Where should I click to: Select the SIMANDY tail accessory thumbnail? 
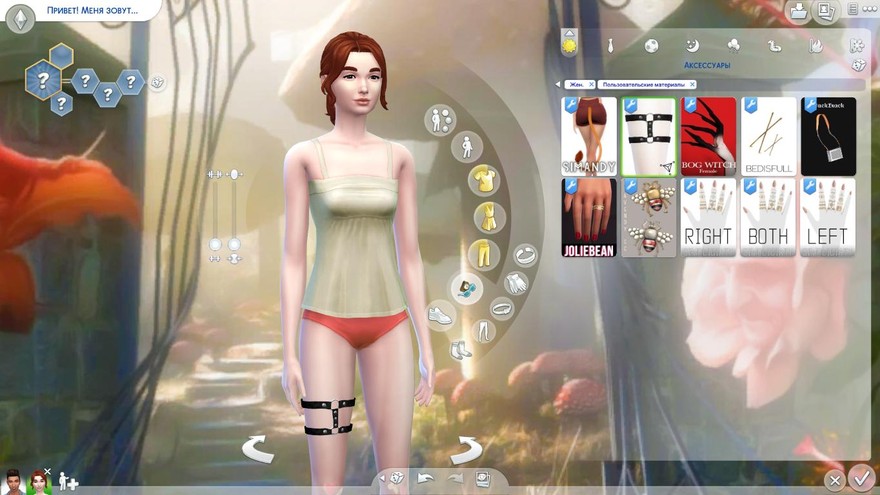coord(589,136)
